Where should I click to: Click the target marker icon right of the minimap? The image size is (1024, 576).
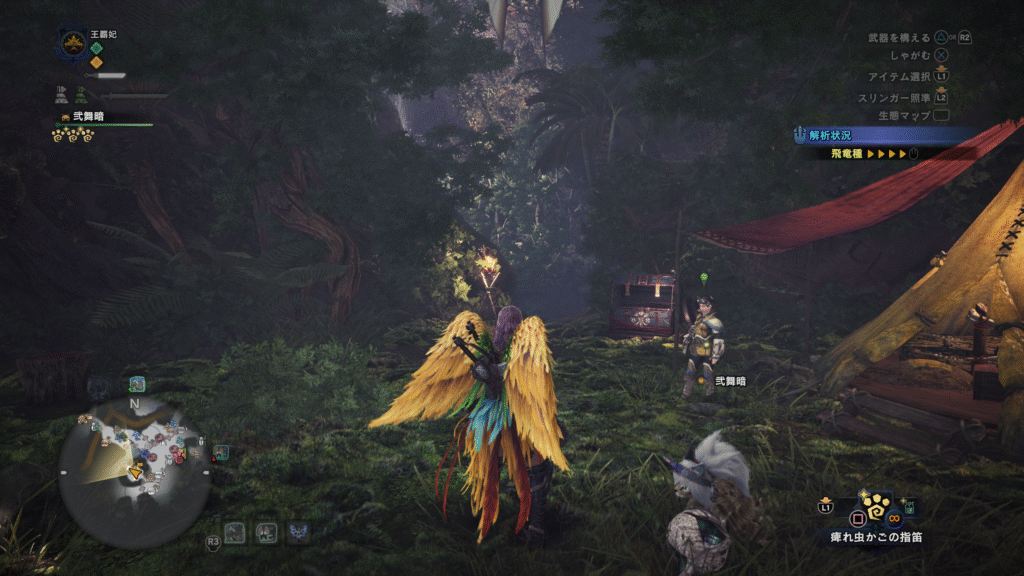click(220, 452)
